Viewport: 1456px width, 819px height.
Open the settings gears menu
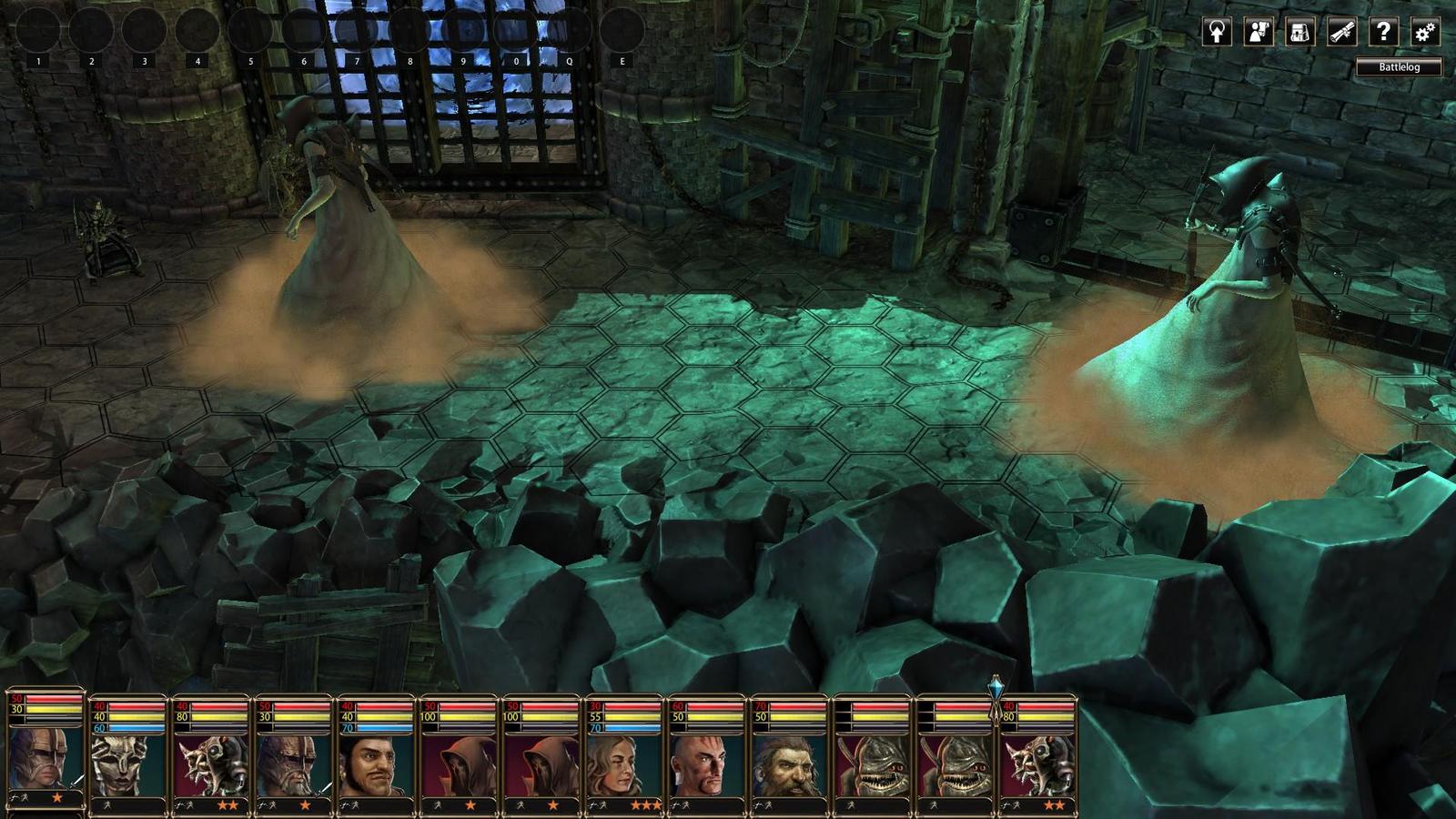(1424, 32)
